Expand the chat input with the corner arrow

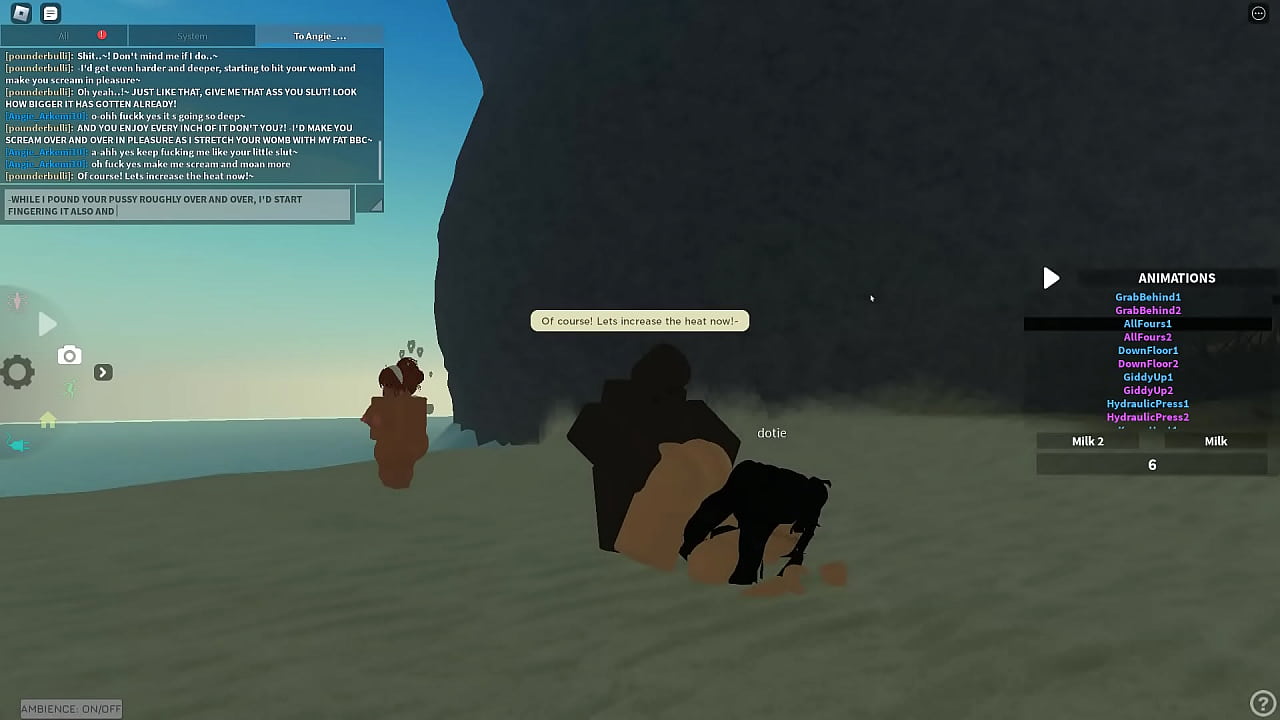pos(372,202)
